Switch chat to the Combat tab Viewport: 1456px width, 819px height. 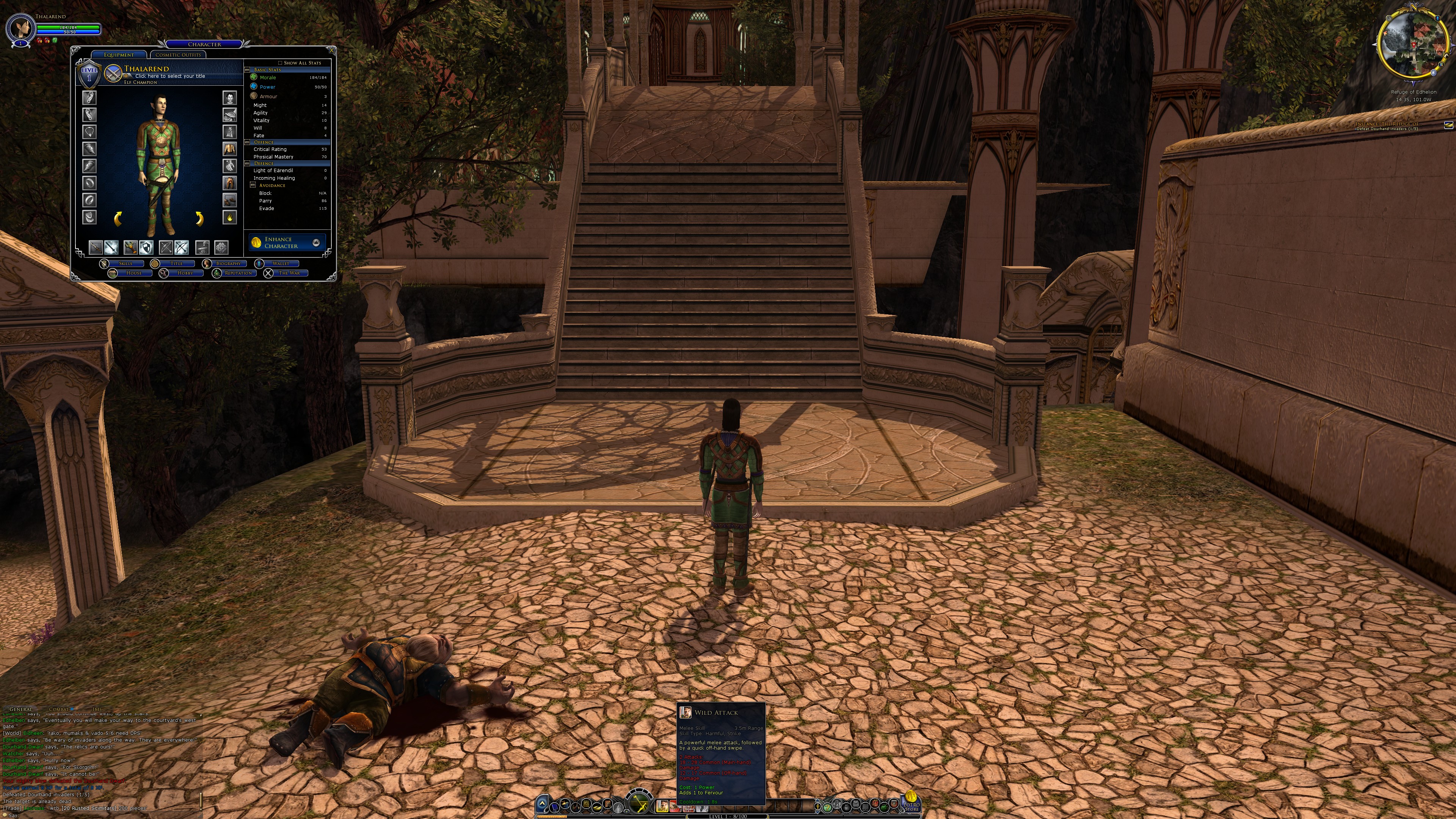click(58, 709)
